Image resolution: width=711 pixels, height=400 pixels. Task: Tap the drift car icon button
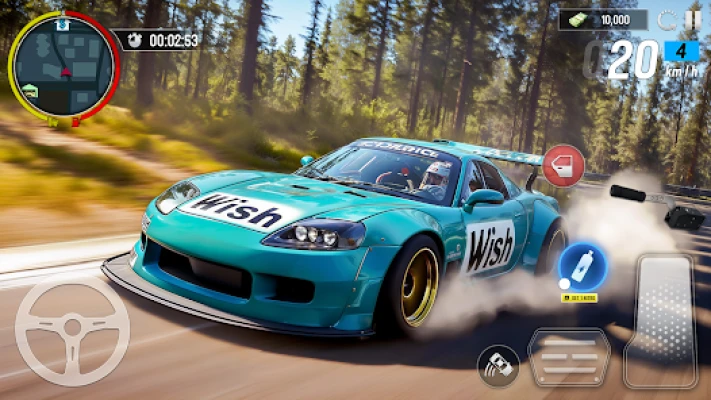497,365
